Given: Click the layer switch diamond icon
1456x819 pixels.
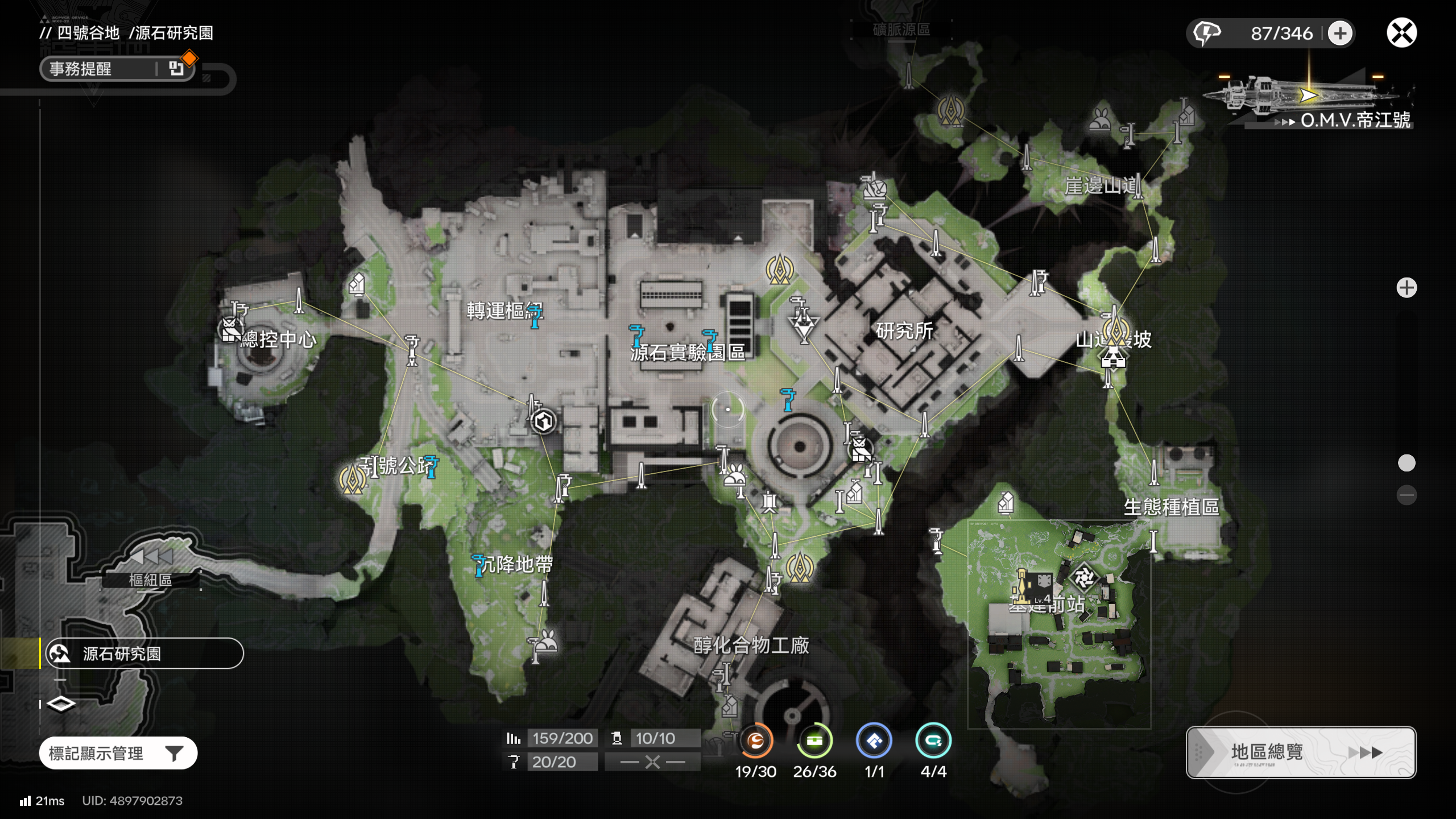Looking at the screenshot, I should [61, 704].
